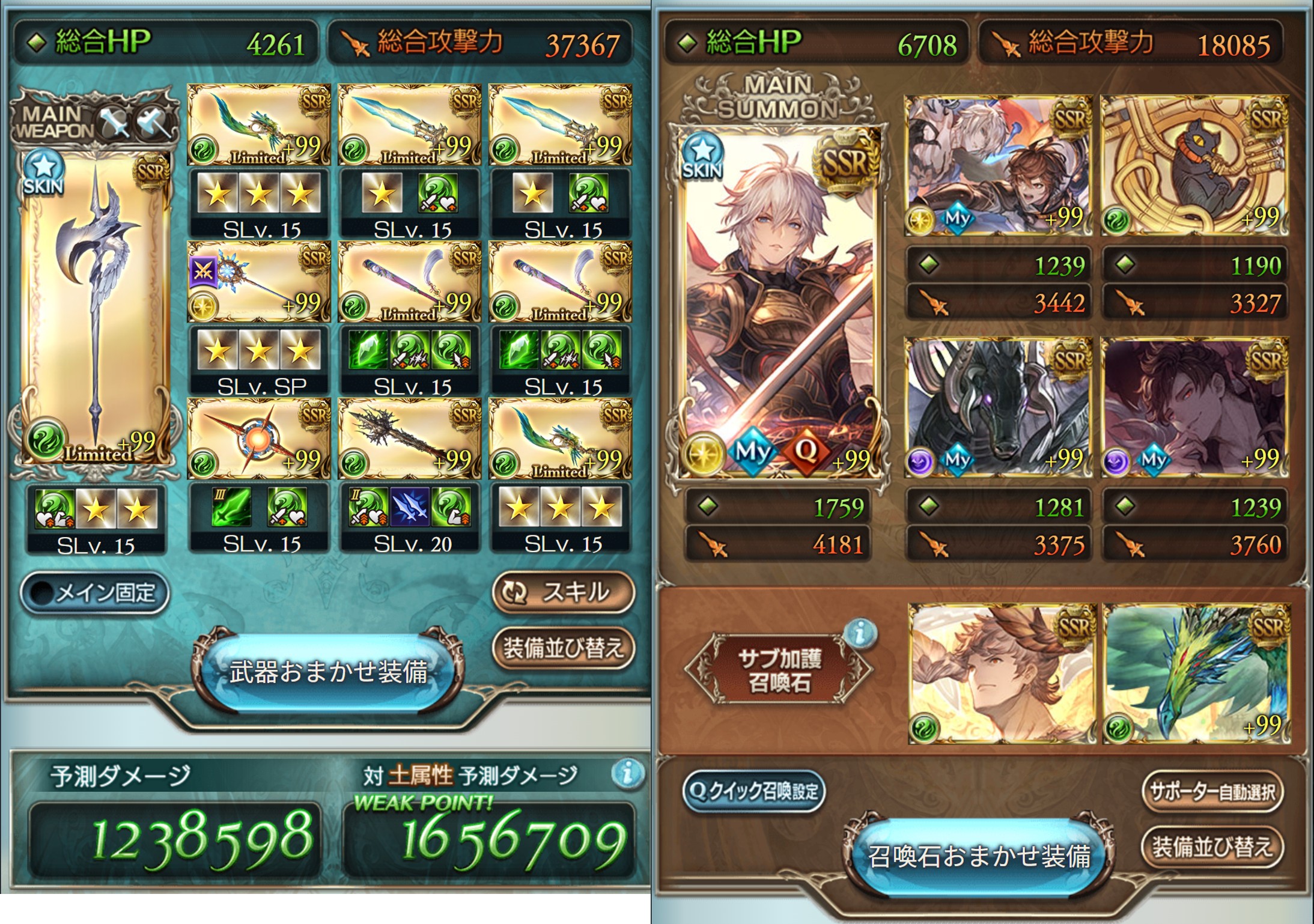Select the black dragon summon slot
This screenshot has width=1314, height=924.
point(998,407)
